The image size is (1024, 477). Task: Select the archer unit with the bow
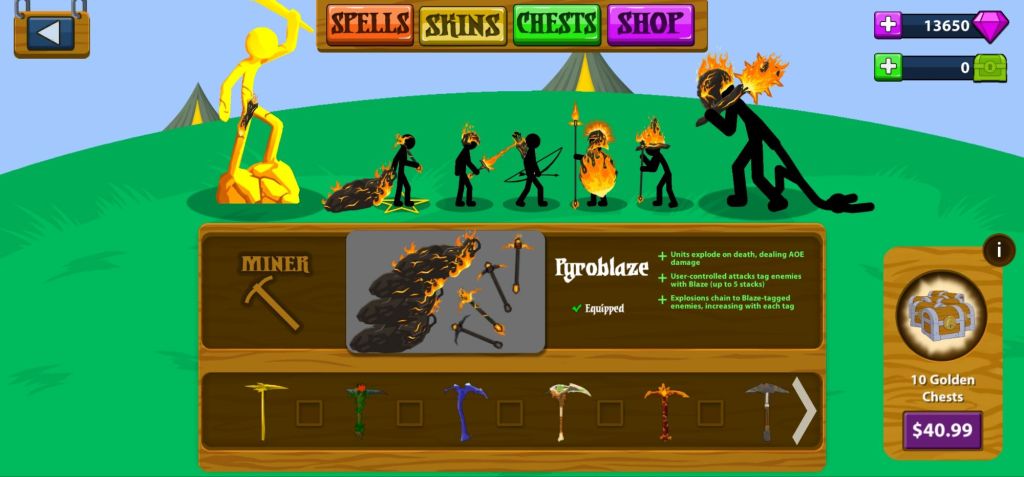[x=528, y=170]
